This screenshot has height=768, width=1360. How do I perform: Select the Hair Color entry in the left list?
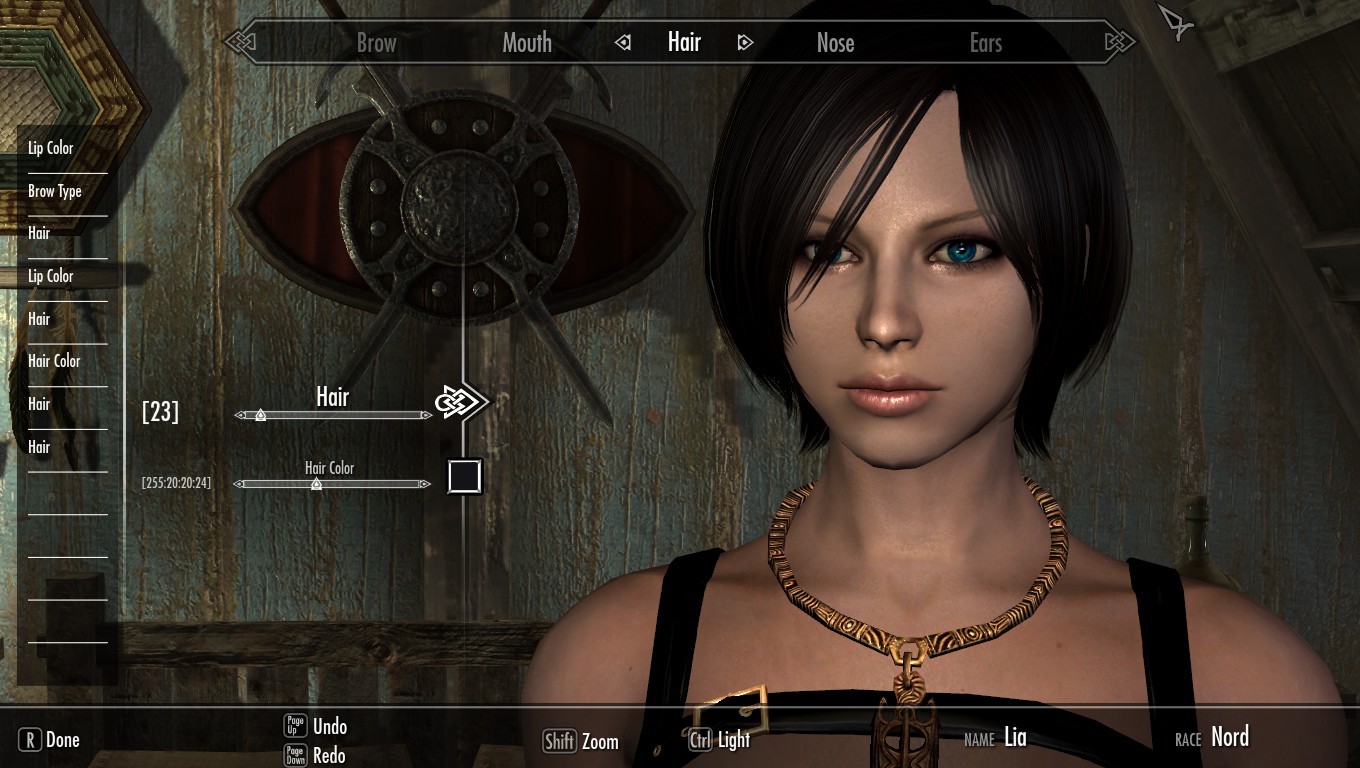pyautogui.click(x=54, y=361)
